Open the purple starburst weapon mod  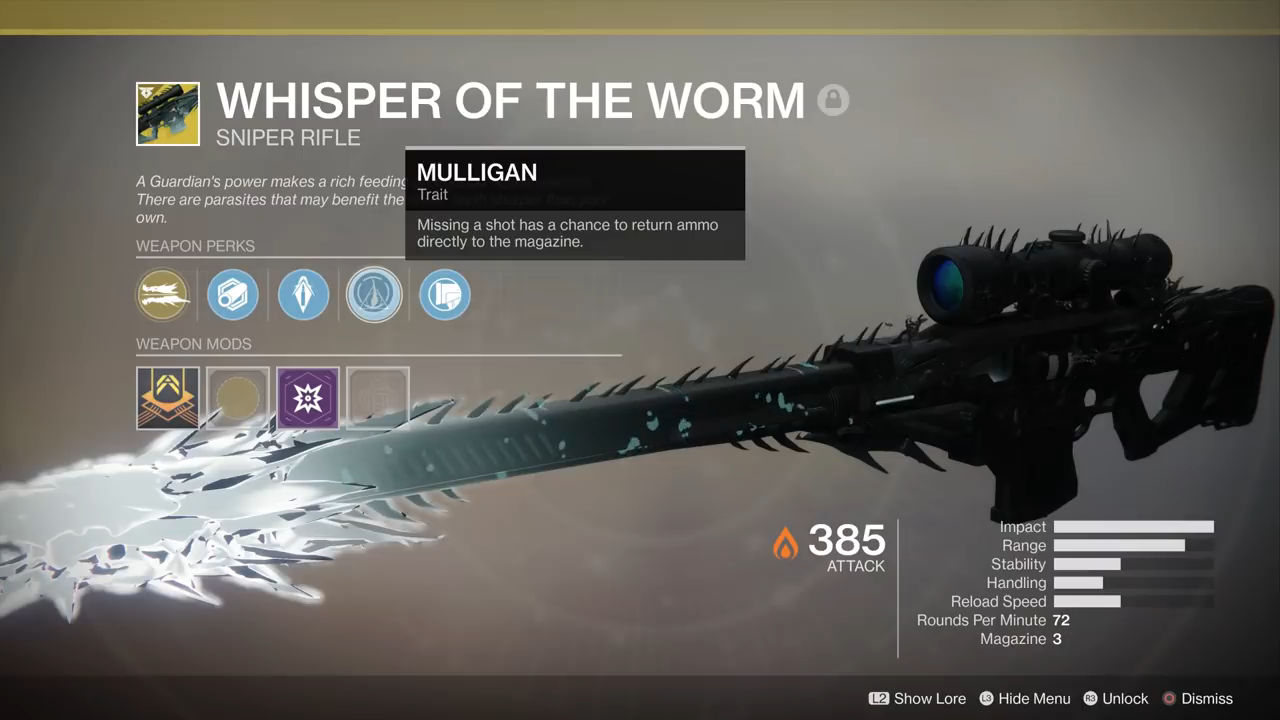tap(308, 398)
